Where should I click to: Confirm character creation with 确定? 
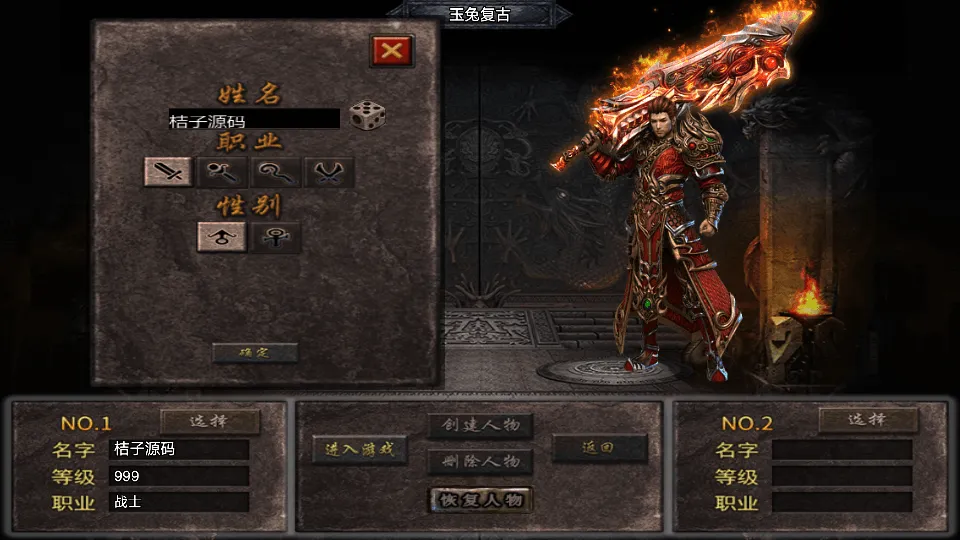[x=255, y=352]
